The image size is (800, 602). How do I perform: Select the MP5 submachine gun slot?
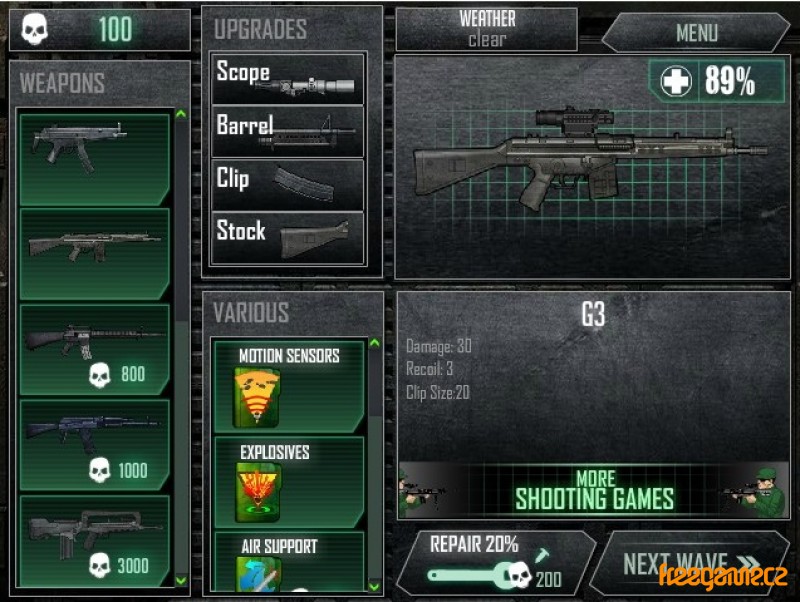[x=95, y=157]
